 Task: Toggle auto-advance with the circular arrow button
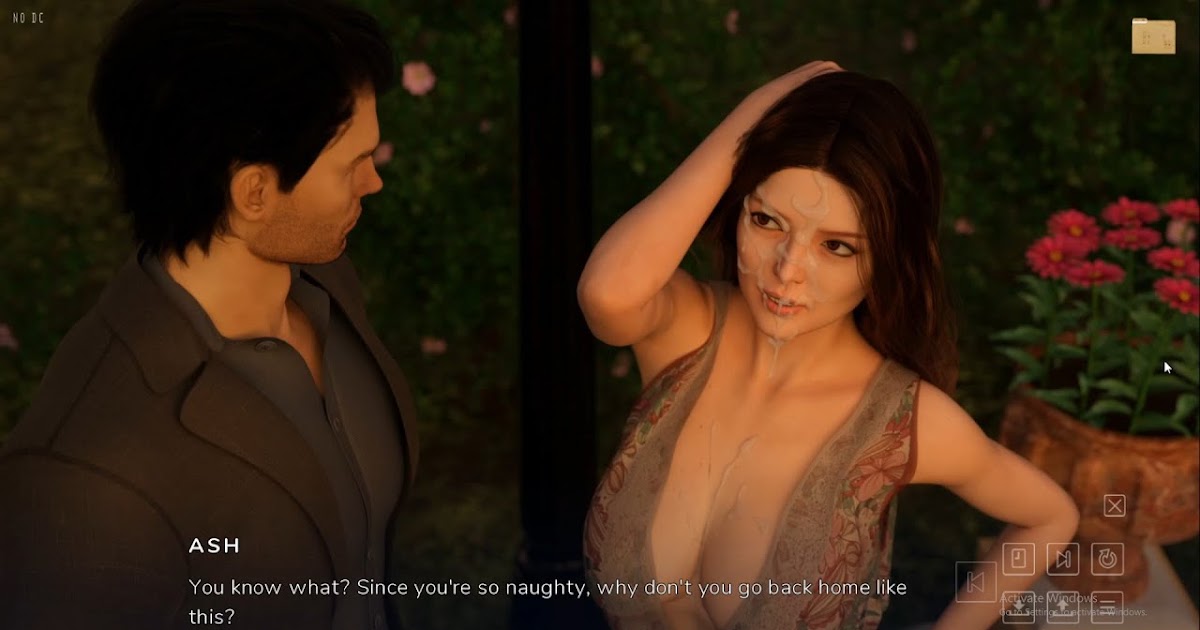pos(1106,558)
